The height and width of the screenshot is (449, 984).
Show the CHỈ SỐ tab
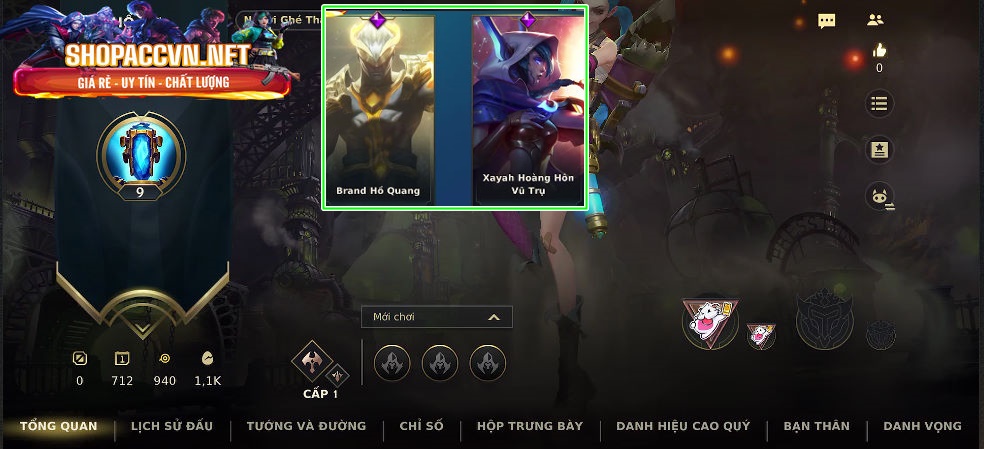(x=421, y=427)
